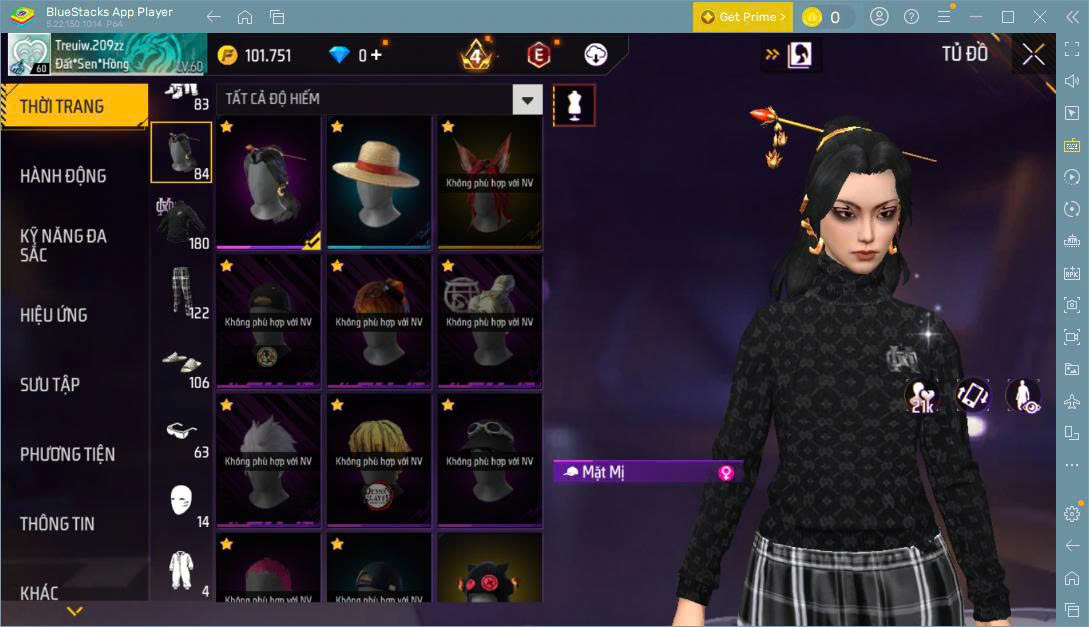Open the HIỆU ỨNG section

point(54,315)
